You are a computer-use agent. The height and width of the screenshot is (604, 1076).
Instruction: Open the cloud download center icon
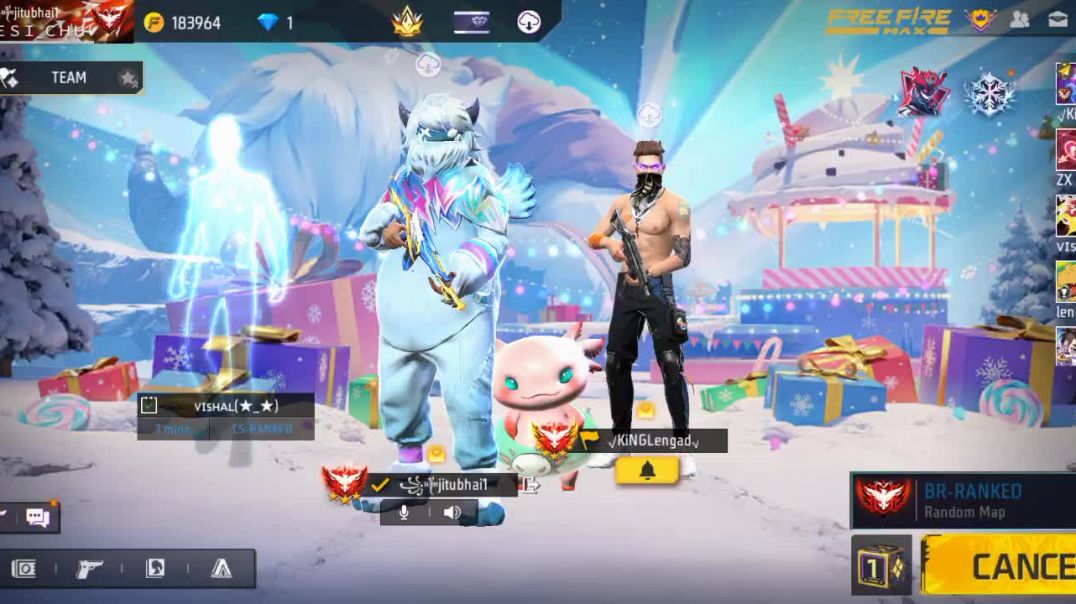529,21
